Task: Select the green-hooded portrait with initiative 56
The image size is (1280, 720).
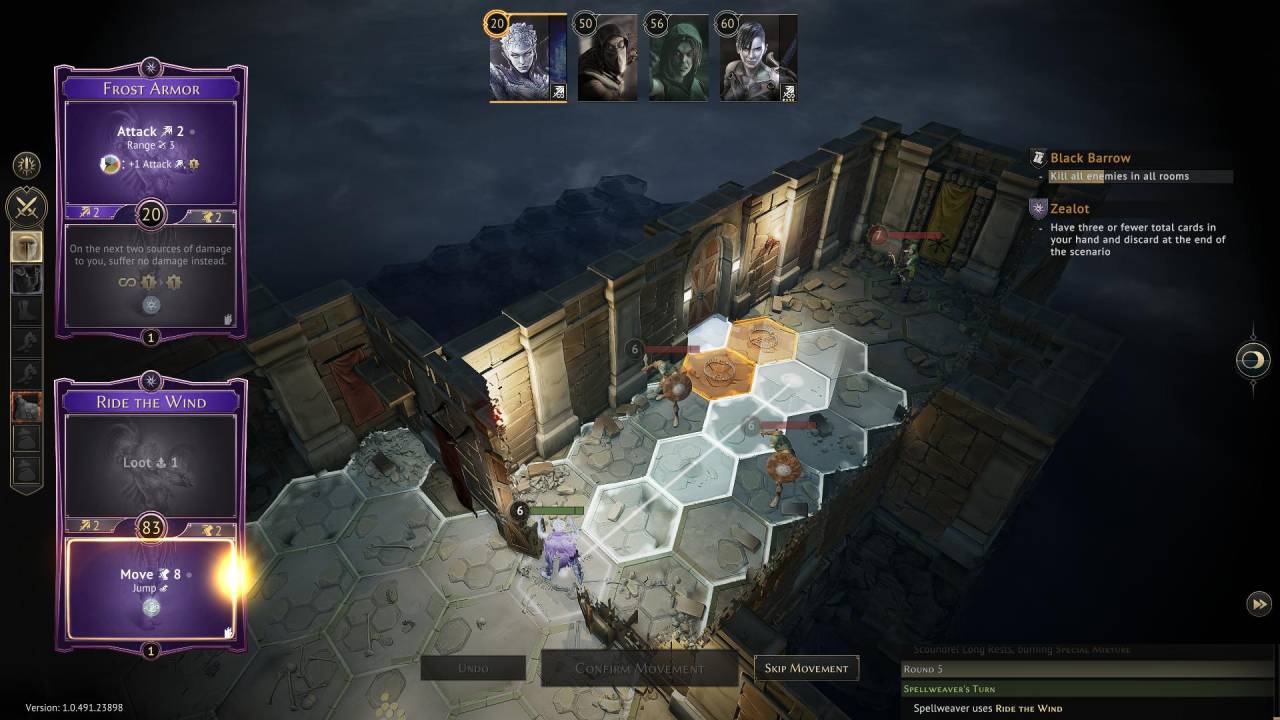Action: click(678, 58)
